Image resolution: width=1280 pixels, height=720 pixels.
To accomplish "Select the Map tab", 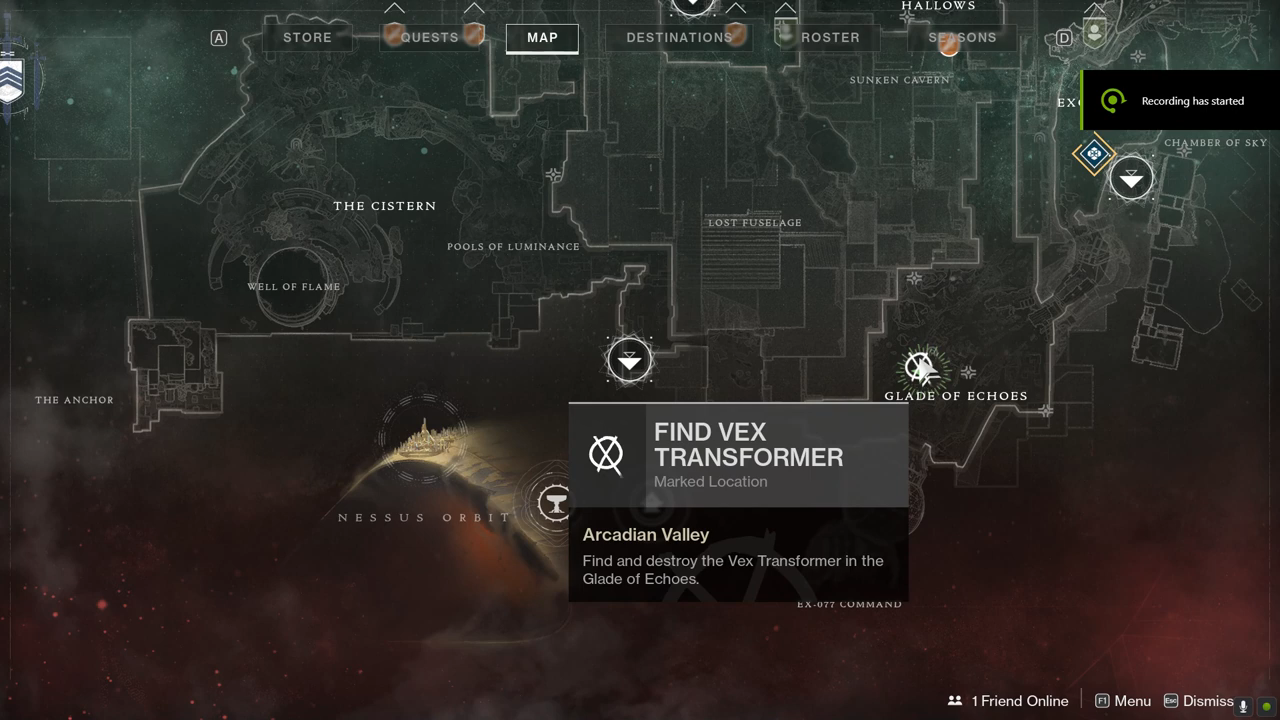I will coord(542,38).
